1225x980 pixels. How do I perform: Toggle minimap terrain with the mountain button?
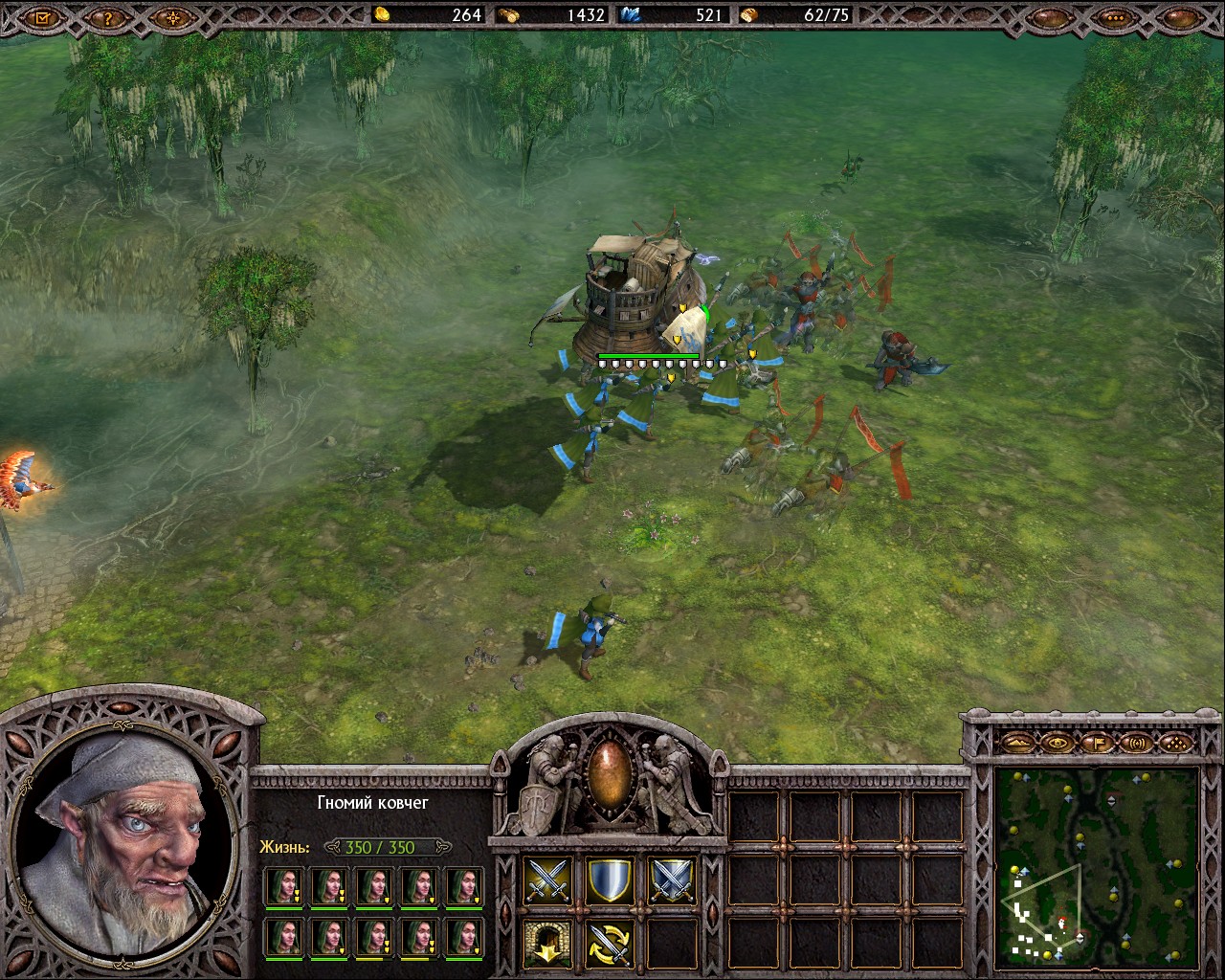[1018, 742]
